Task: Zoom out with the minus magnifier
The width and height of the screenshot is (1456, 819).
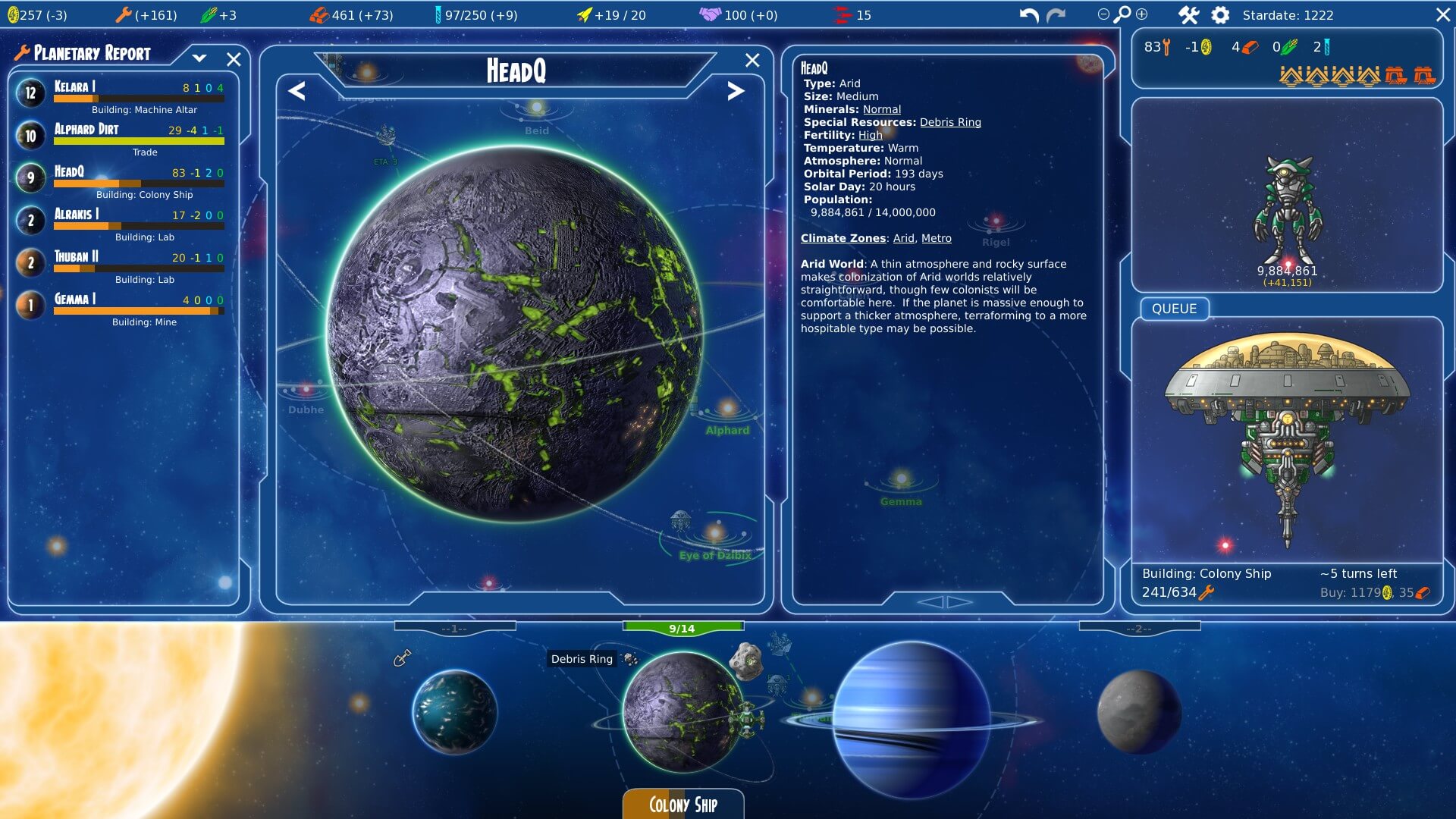Action: [x=1103, y=14]
